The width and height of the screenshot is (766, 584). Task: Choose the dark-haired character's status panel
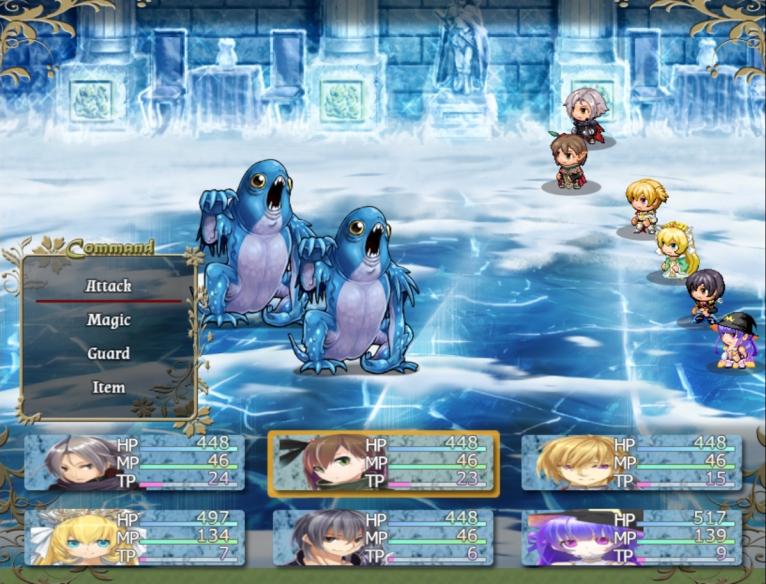pyautogui.click(x=383, y=537)
